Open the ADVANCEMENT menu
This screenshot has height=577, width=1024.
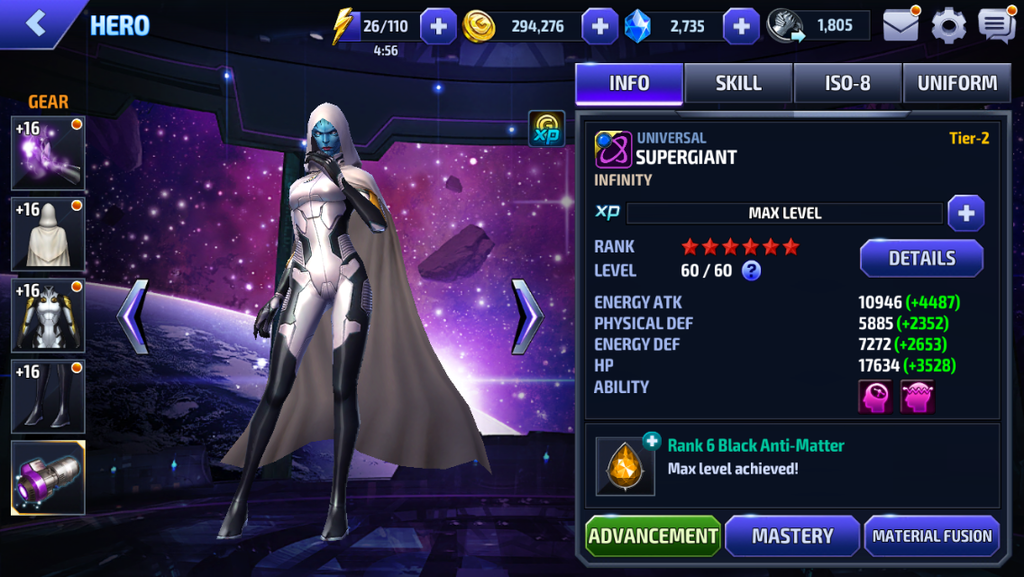click(653, 536)
